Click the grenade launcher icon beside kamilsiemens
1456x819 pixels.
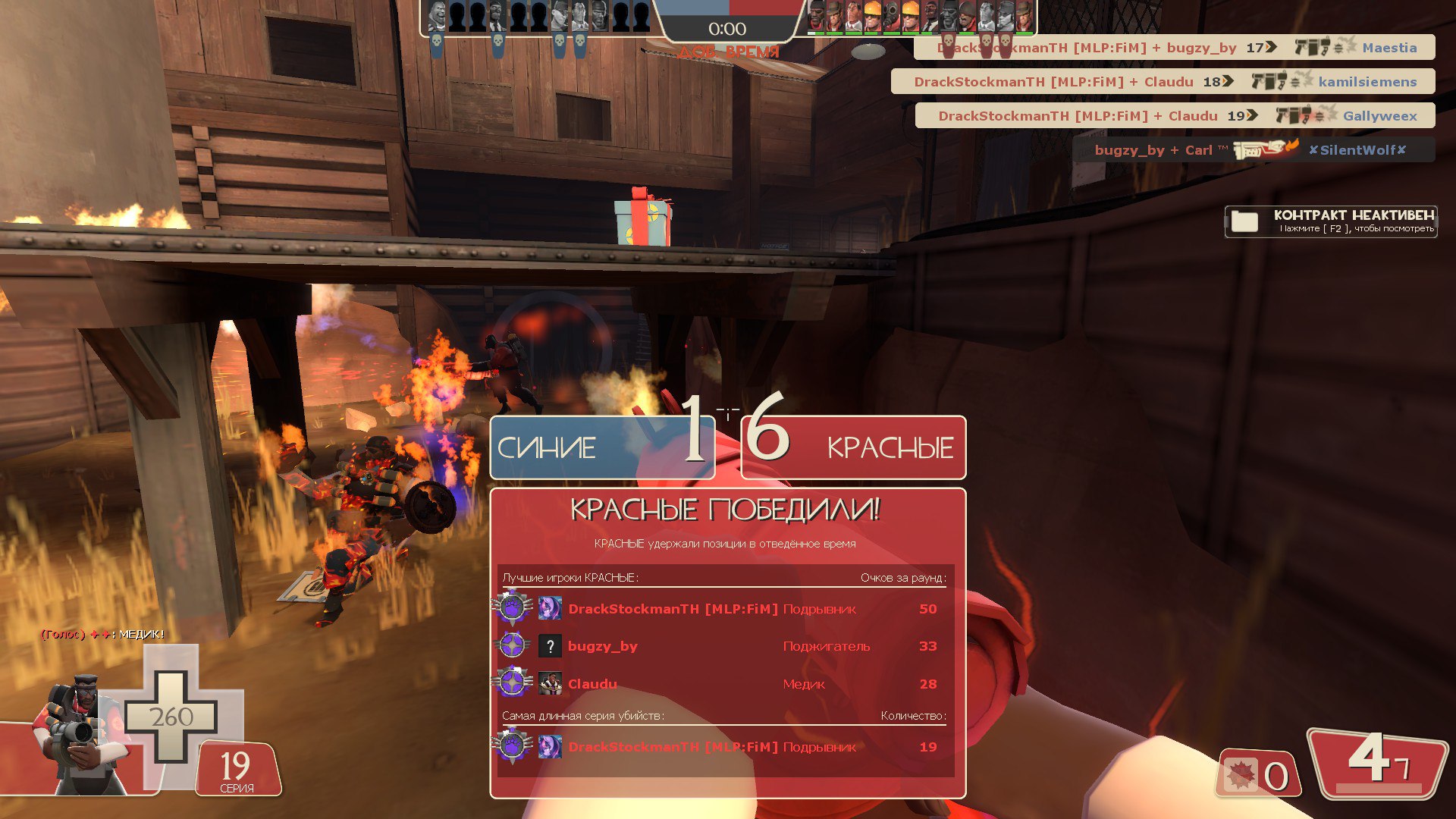click(x=1268, y=82)
